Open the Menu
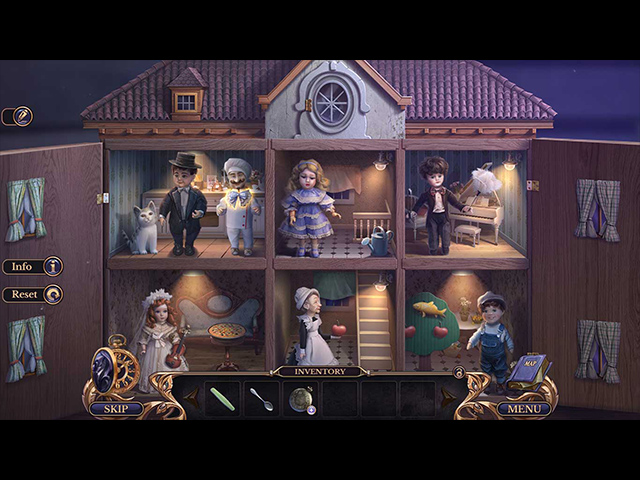This screenshot has height=480, width=640. tap(523, 408)
